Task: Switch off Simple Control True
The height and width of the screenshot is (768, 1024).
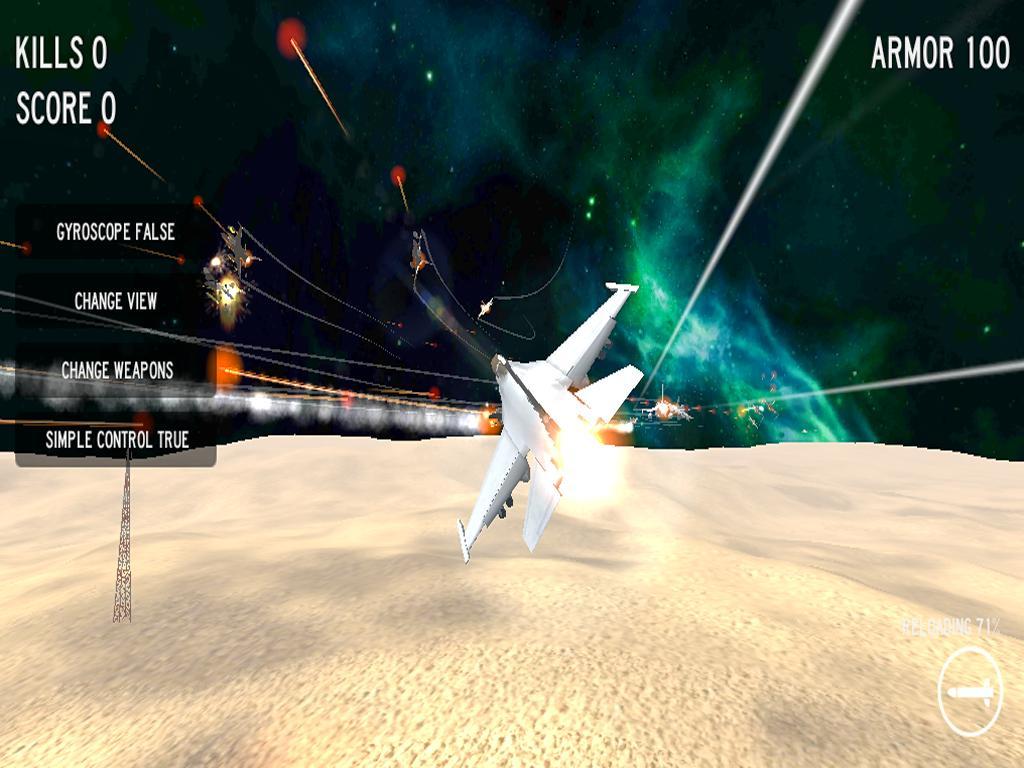Action: (x=116, y=439)
